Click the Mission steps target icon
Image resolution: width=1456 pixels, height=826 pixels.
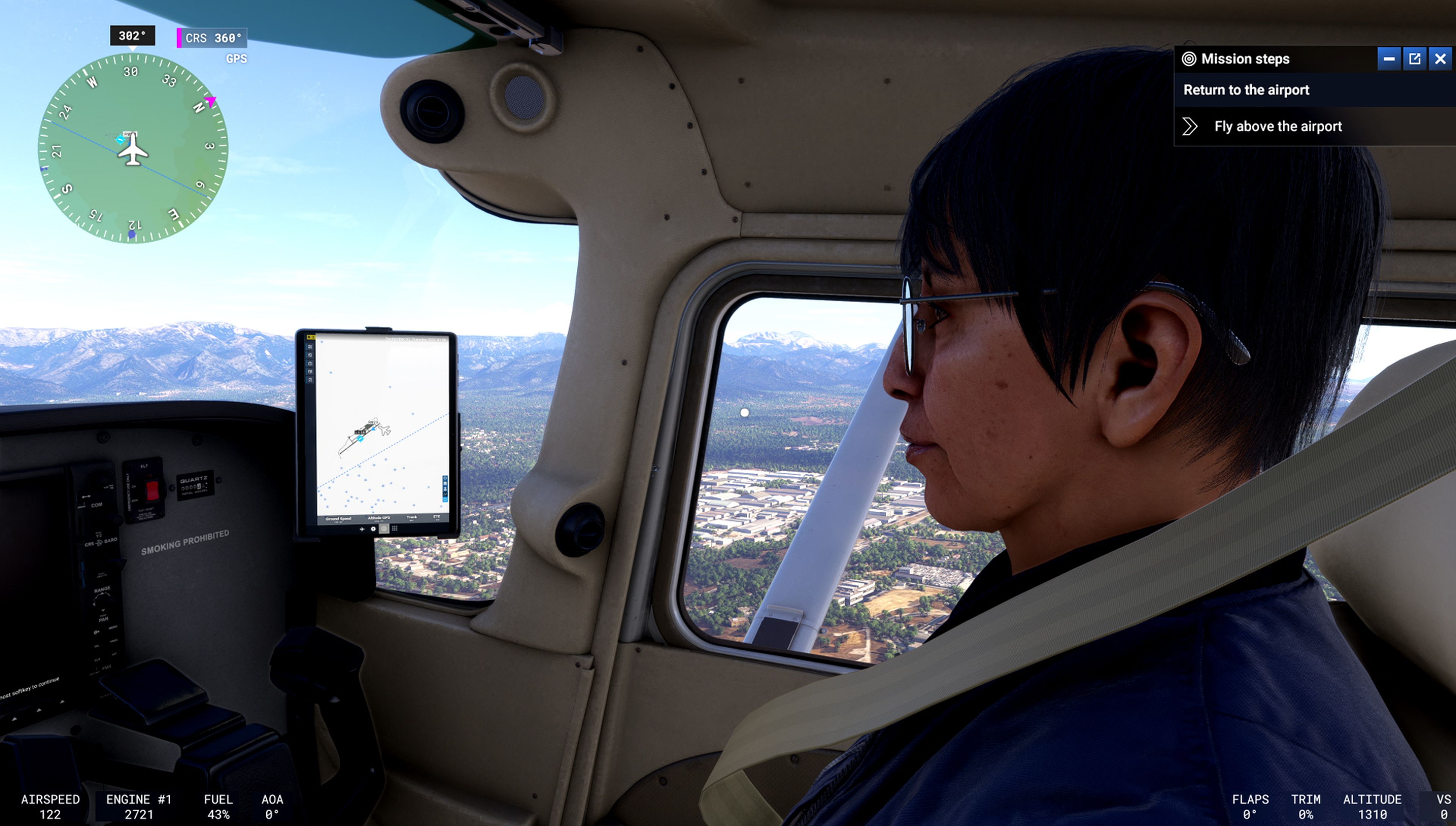(x=1189, y=59)
